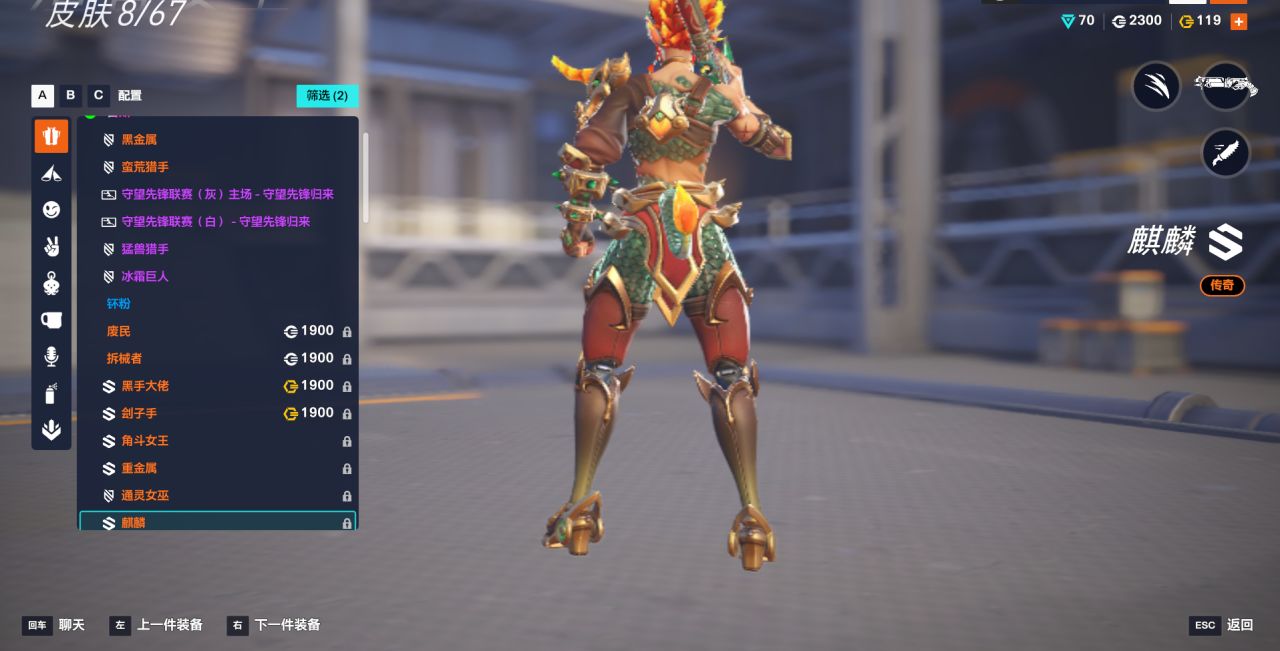Choose the 黑金属 skin

click(139, 140)
